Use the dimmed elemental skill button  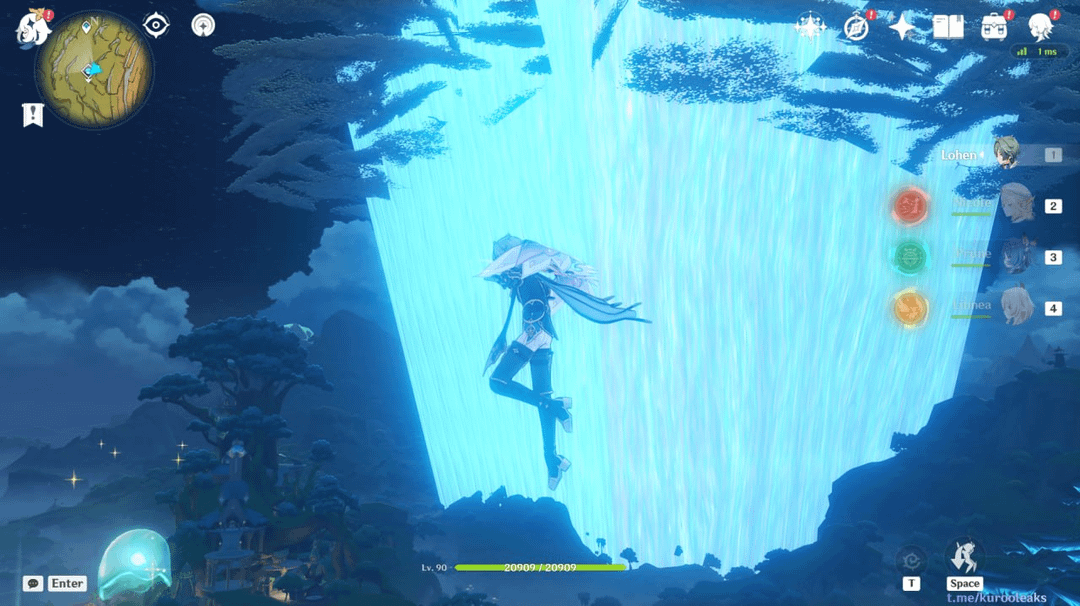coord(911,560)
